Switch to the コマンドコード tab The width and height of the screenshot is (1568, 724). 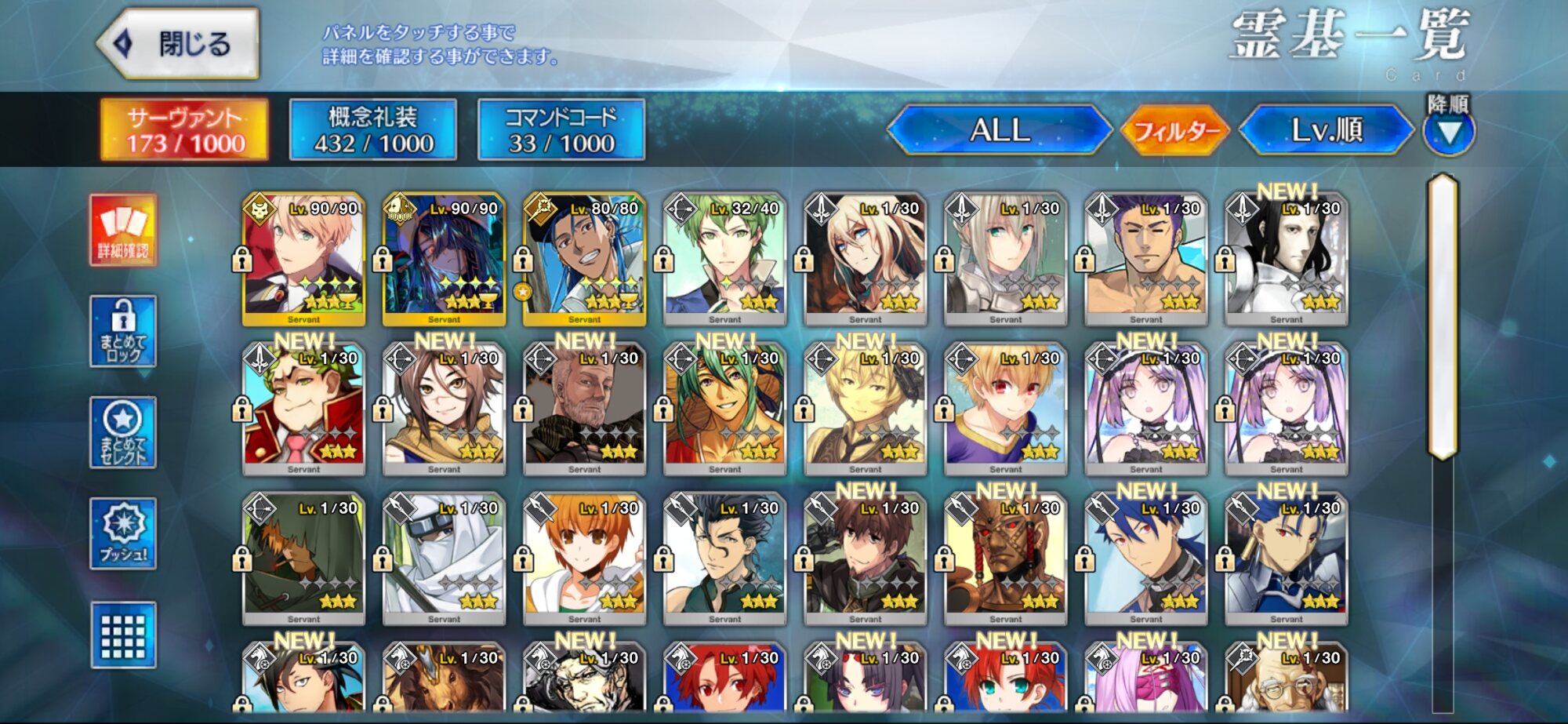561,129
